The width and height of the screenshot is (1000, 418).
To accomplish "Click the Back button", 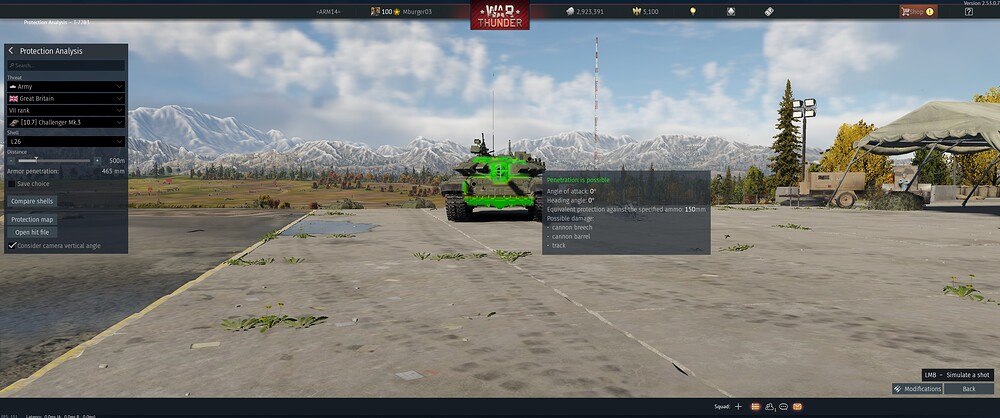I will pyautogui.click(x=968, y=388).
